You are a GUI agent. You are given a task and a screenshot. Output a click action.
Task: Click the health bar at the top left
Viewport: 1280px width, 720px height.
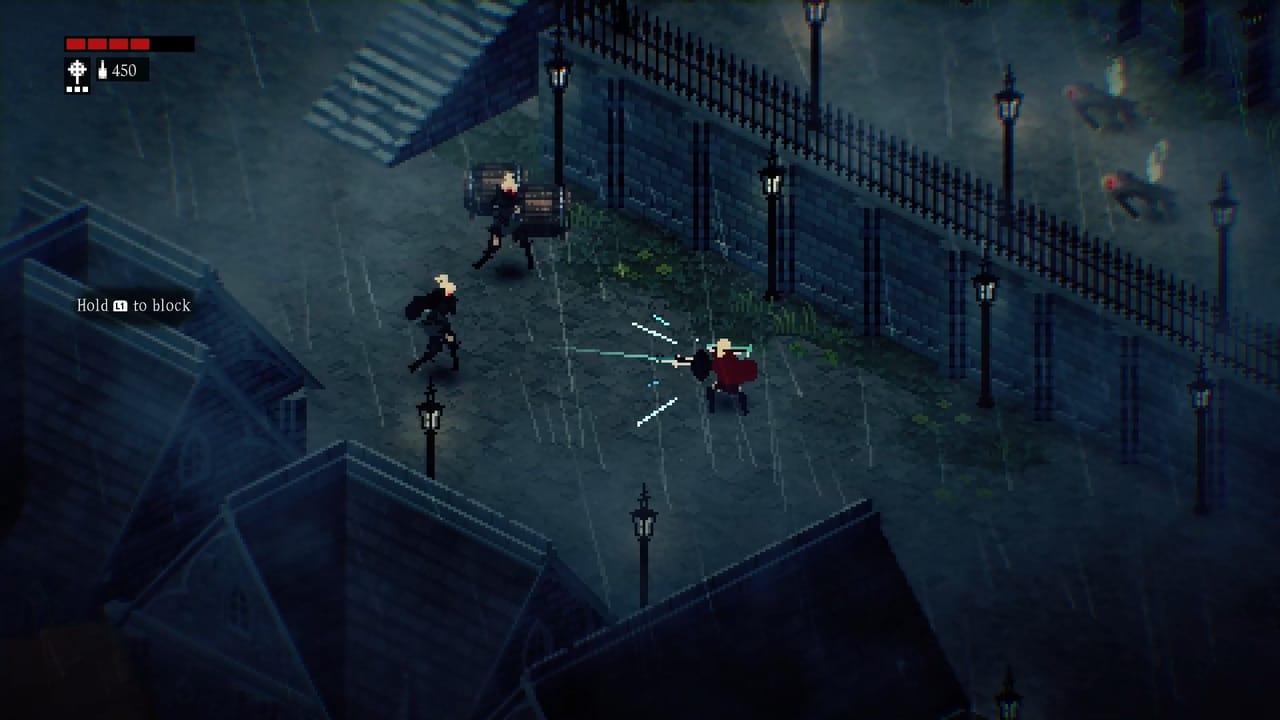[x=128, y=43]
